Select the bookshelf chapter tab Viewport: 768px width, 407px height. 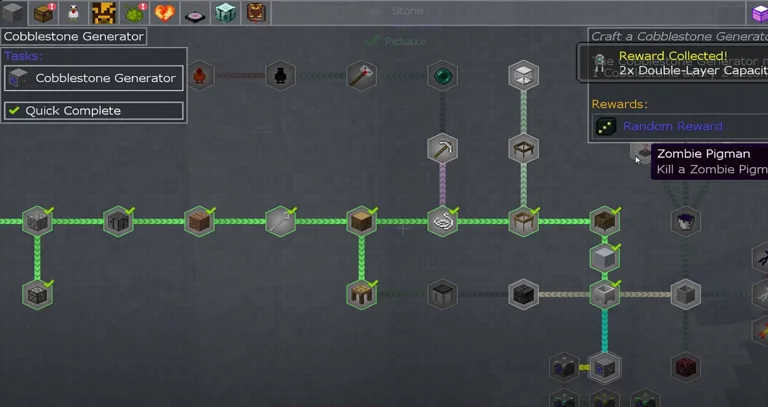(256, 13)
